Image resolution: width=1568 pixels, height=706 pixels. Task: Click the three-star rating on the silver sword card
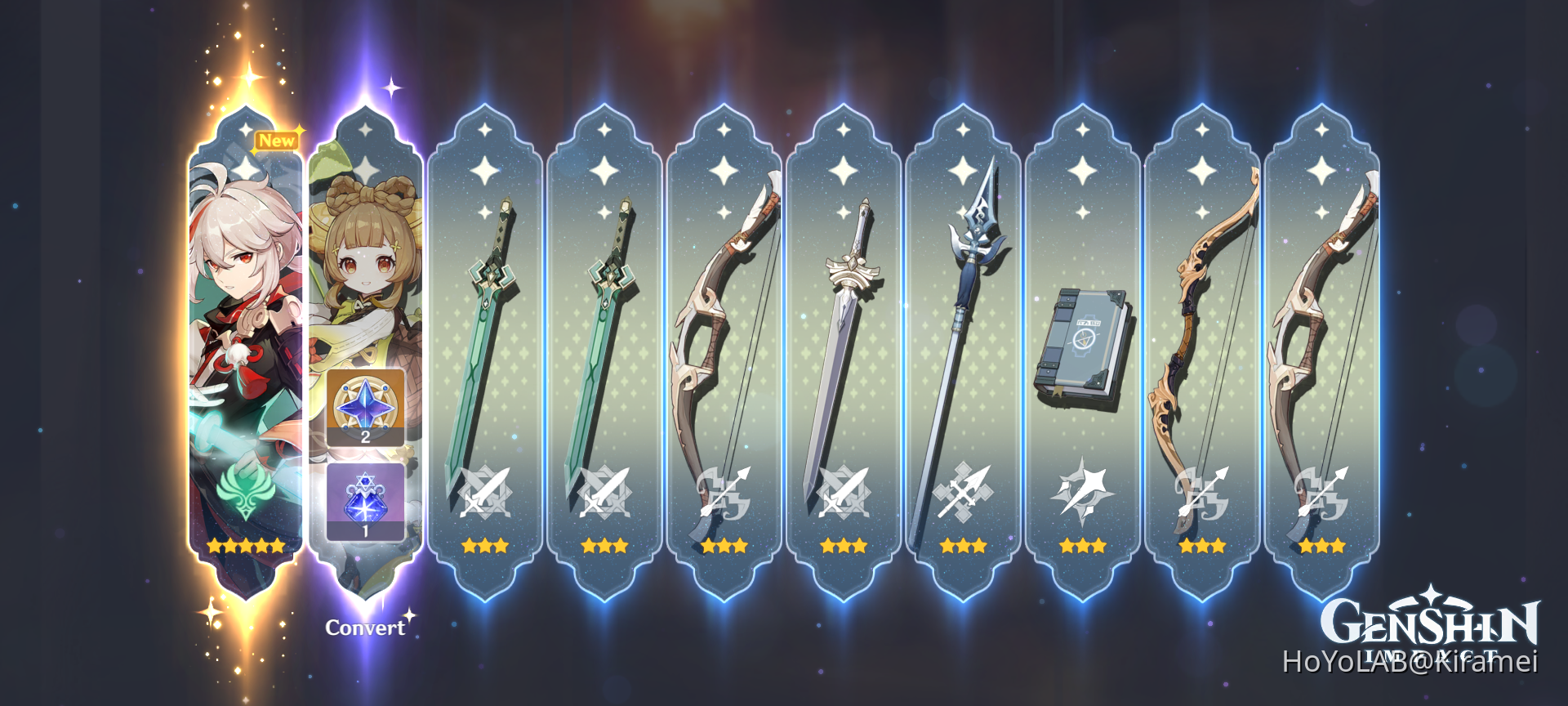[x=844, y=546]
